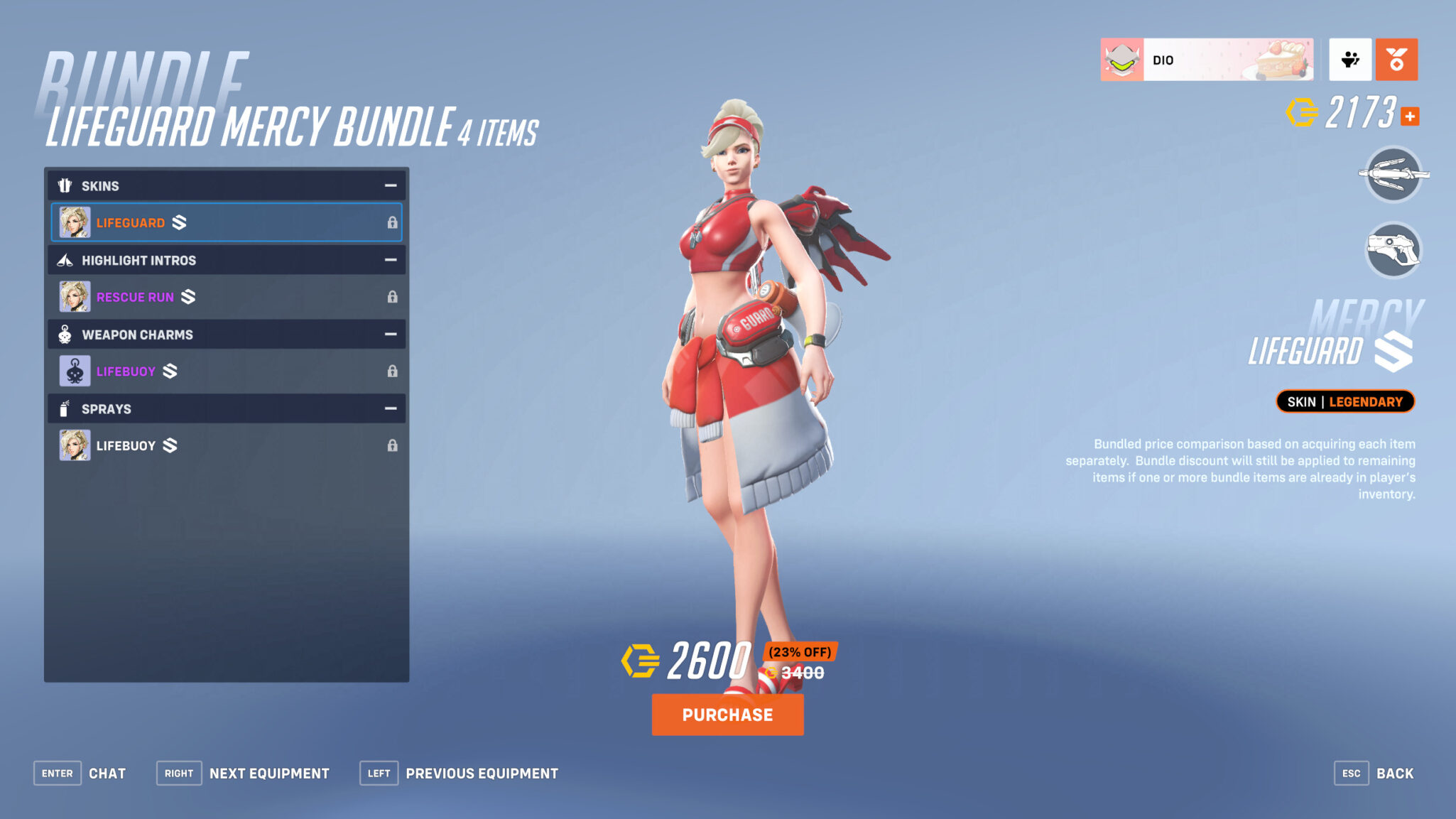Click the Sprays section spray-can icon
This screenshot has height=819, width=1456.
(x=65, y=408)
